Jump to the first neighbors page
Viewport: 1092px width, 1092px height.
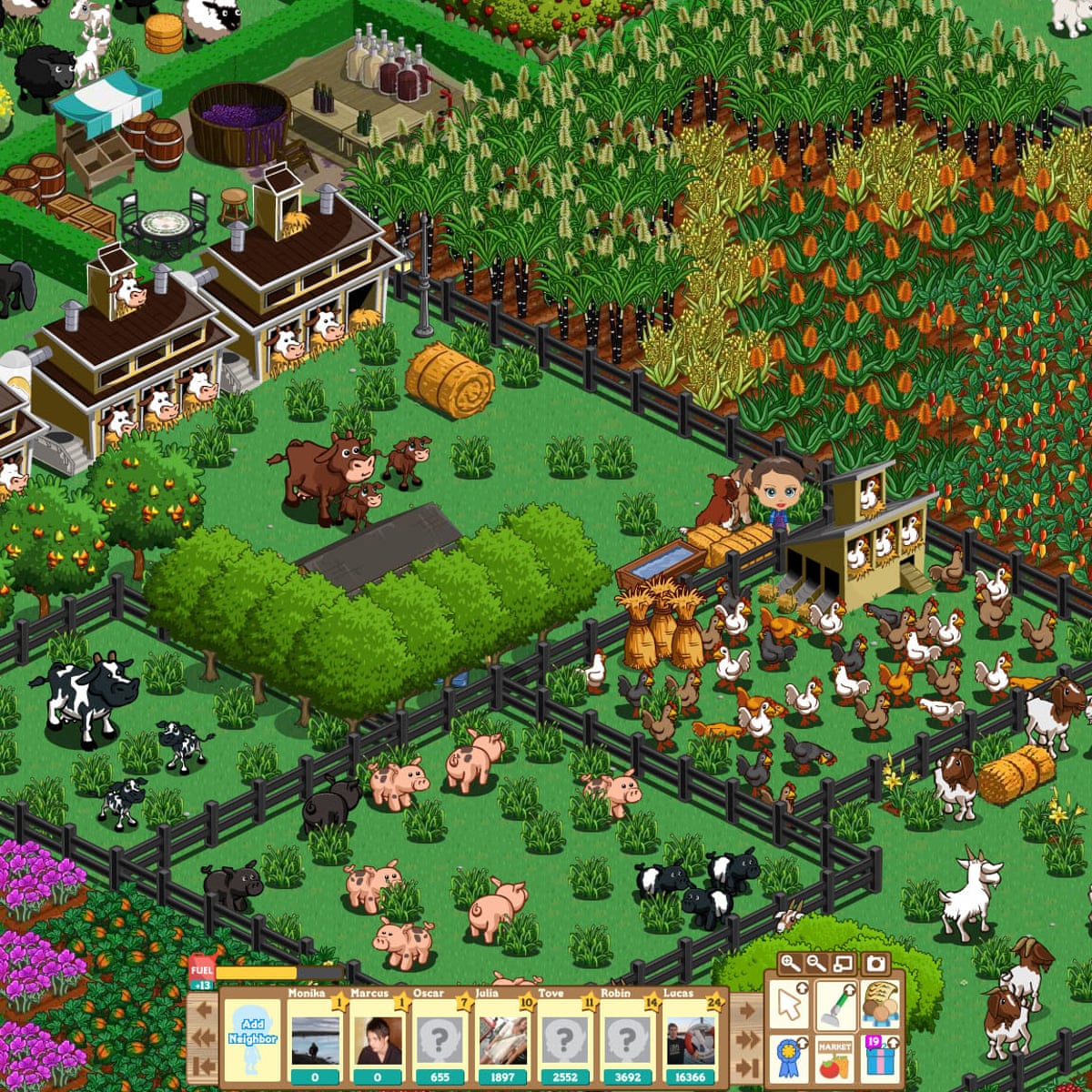pos(202,1067)
